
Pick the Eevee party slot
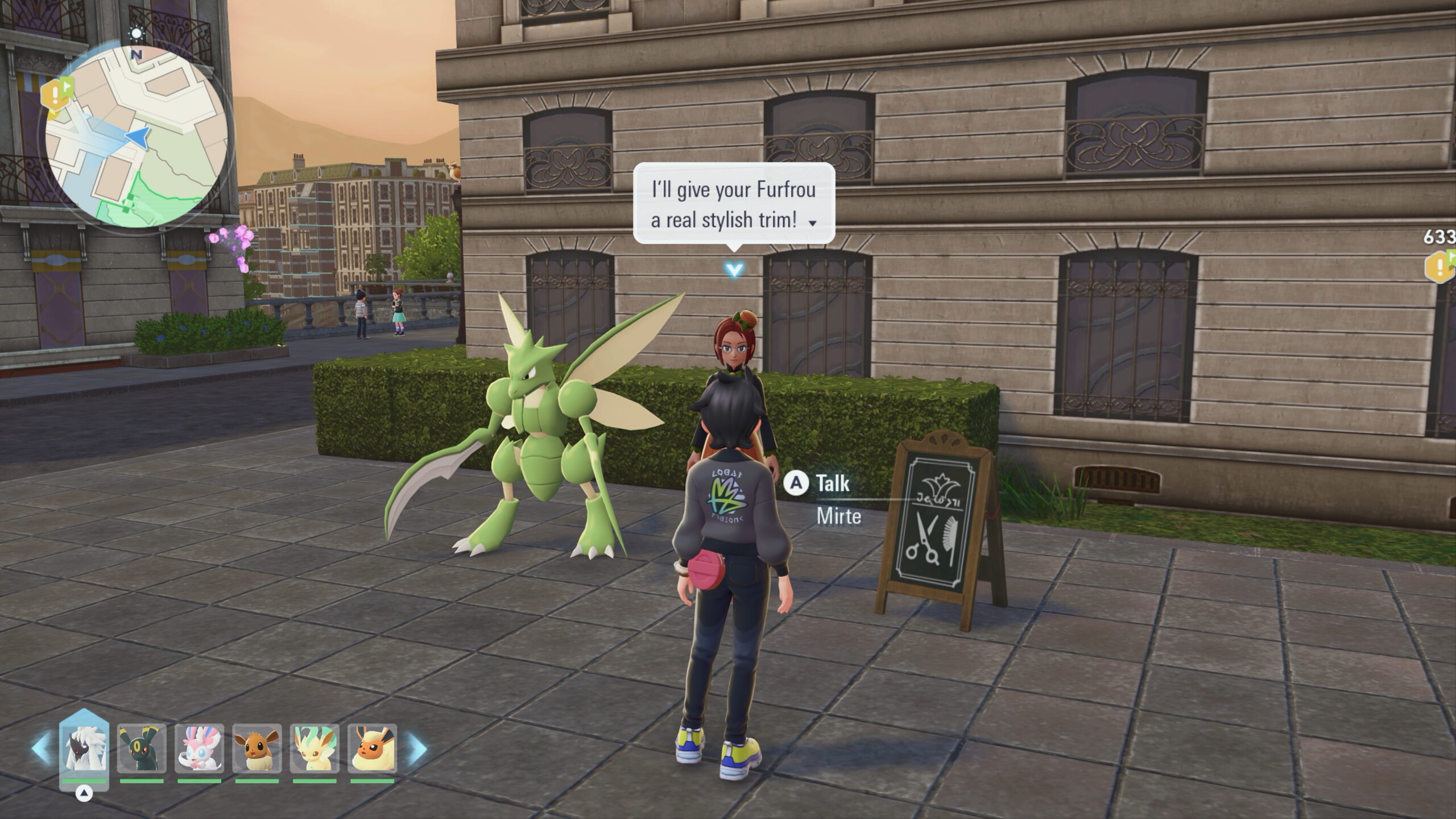click(257, 748)
